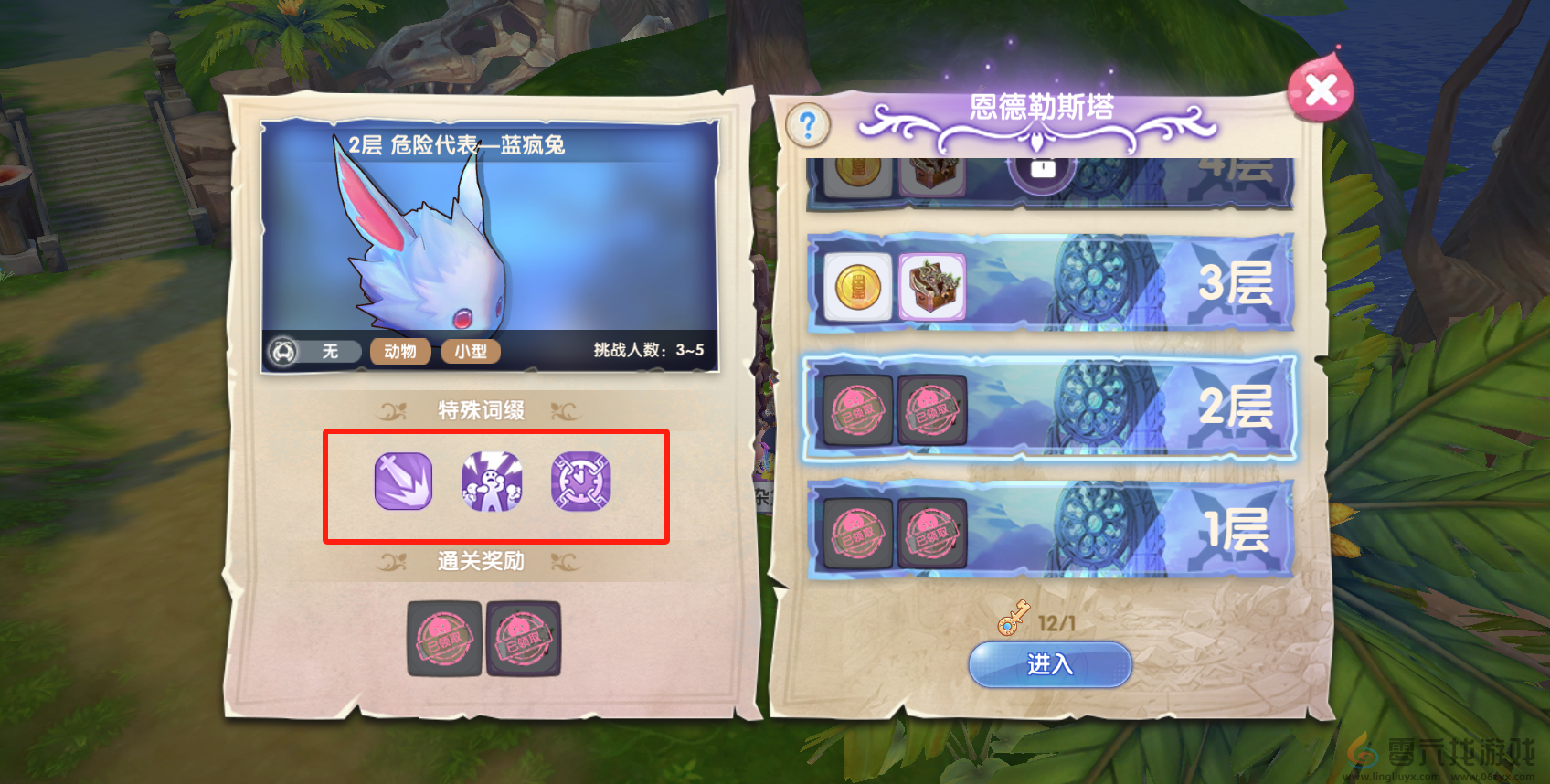Click the 12/1 key count display
This screenshot has width=1550, height=784.
point(1057,620)
